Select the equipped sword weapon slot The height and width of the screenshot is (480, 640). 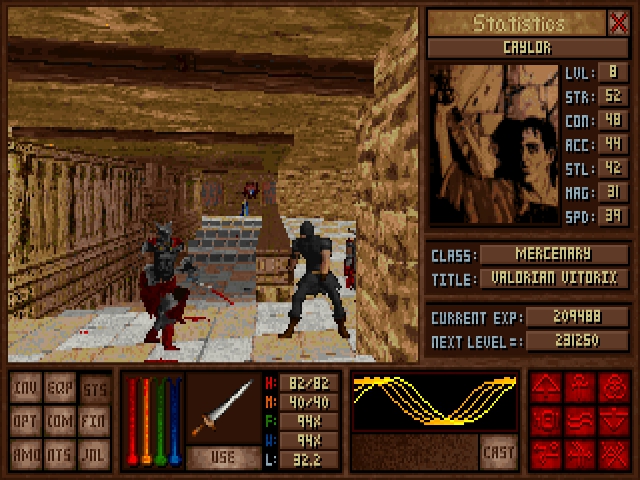click(223, 408)
